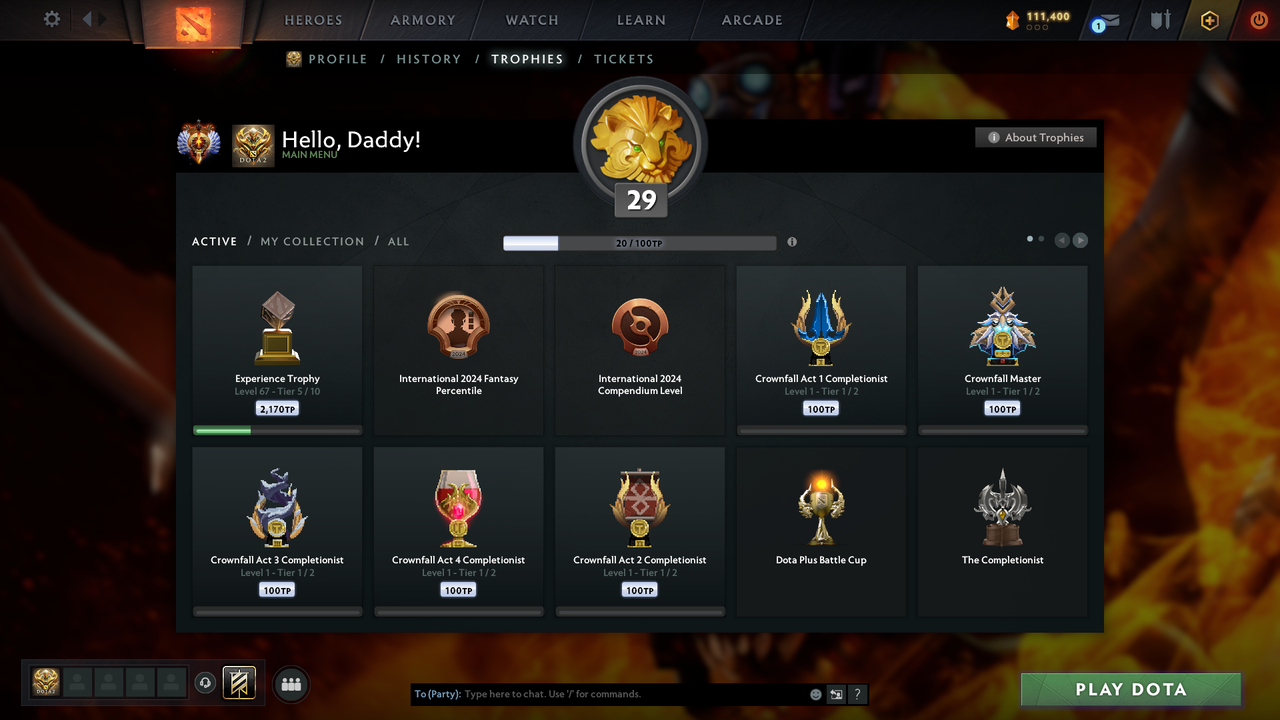Open friends list via three-people icon
Viewport: 1280px width, 720px height.
[x=290, y=684]
